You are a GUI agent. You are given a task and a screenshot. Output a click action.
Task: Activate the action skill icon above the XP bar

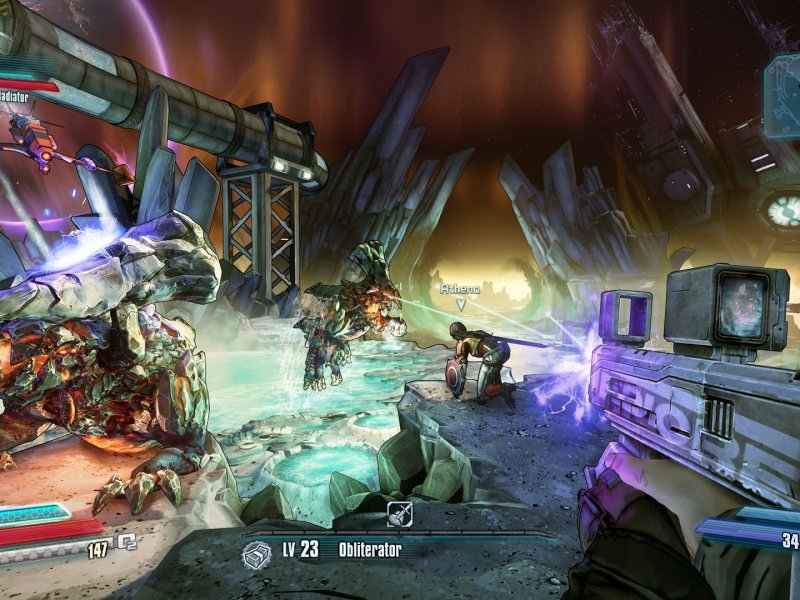coord(400,517)
